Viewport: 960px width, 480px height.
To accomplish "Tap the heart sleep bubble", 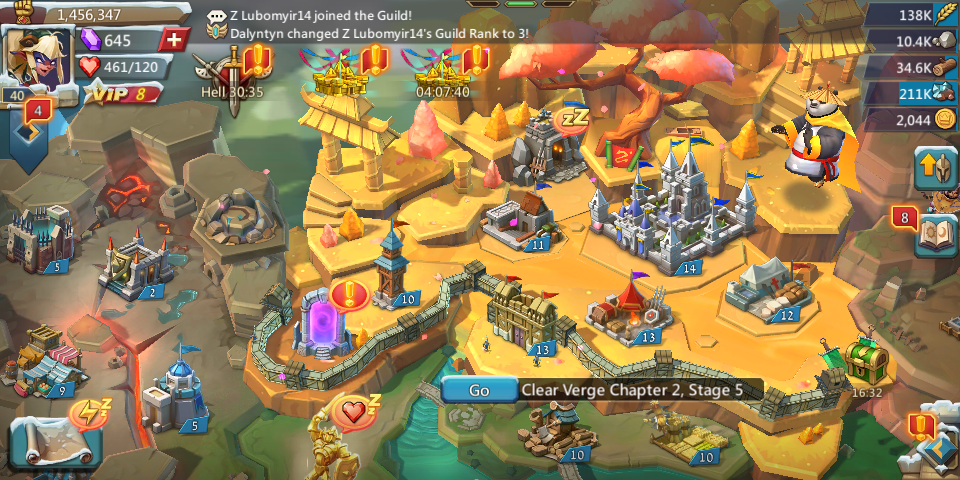I will coord(354,411).
